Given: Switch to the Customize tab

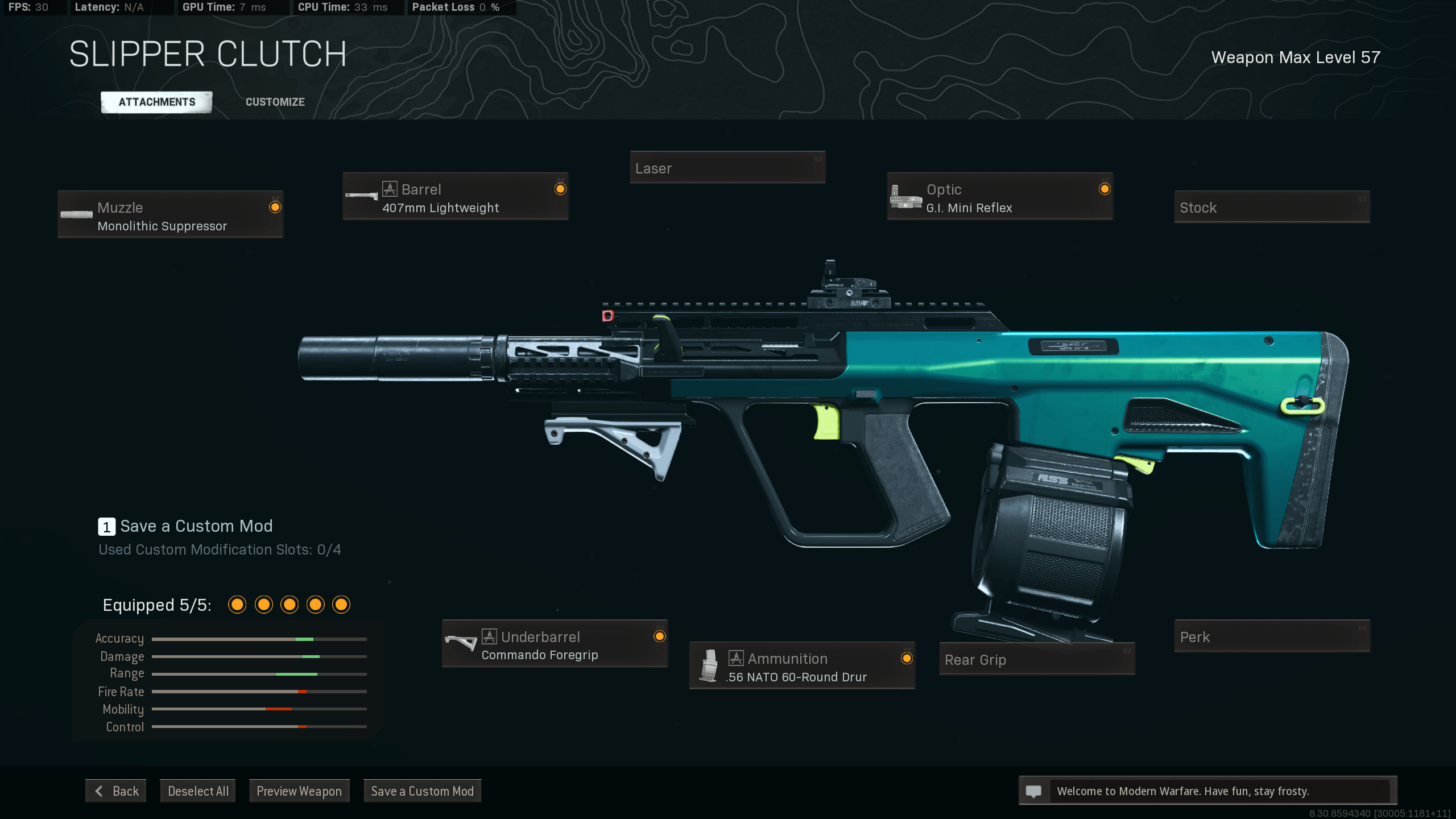Looking at the screenshot, I should (x=275, y=102).
